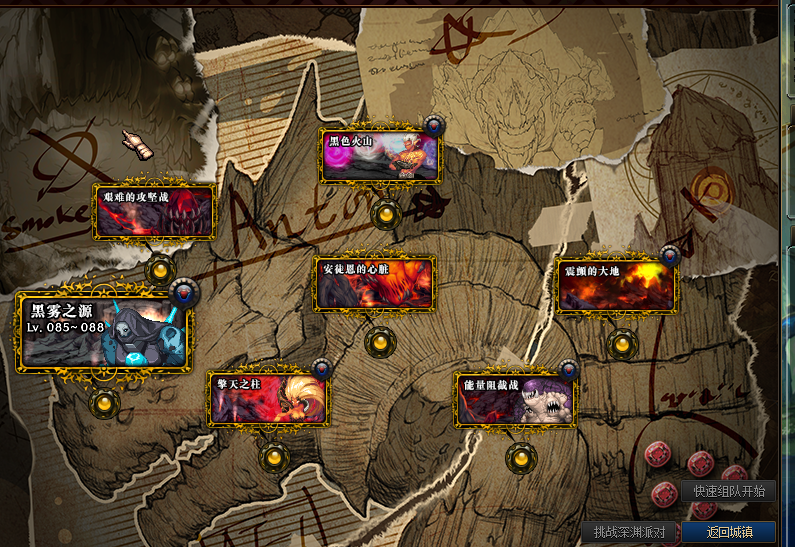Select the 黑色火山 dungeon tile

tap(379, 155)
